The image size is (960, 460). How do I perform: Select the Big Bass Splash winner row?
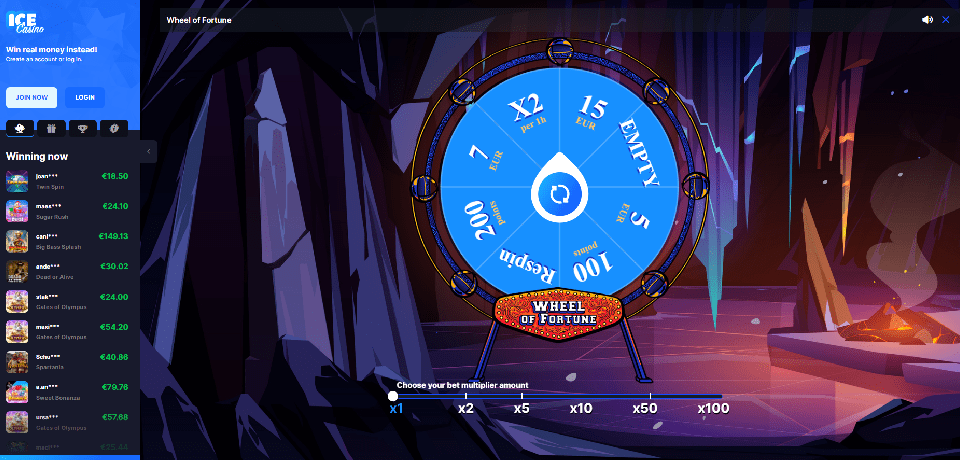click(68, 240)
